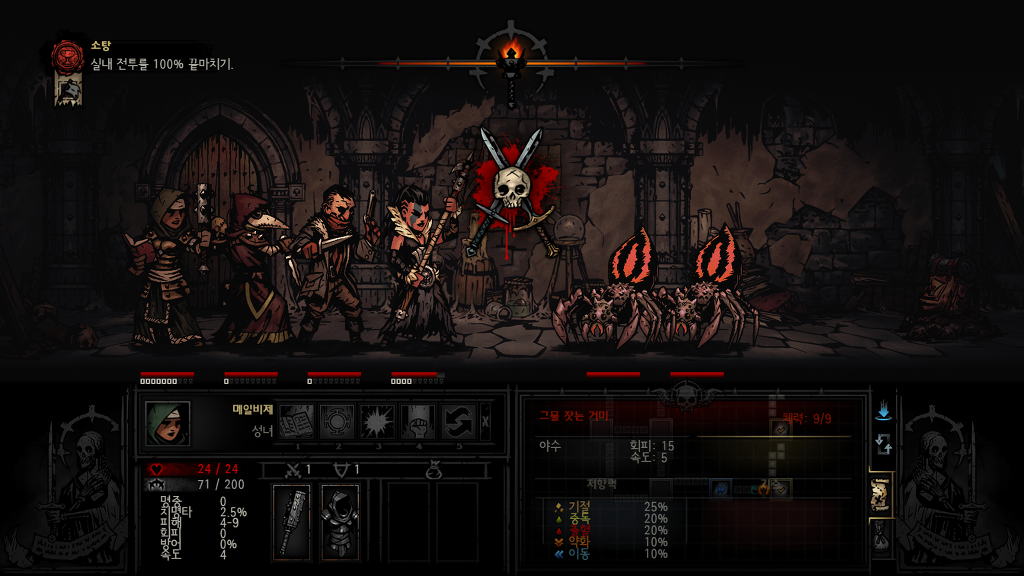Click the X pass-turn button

(486, 421)
